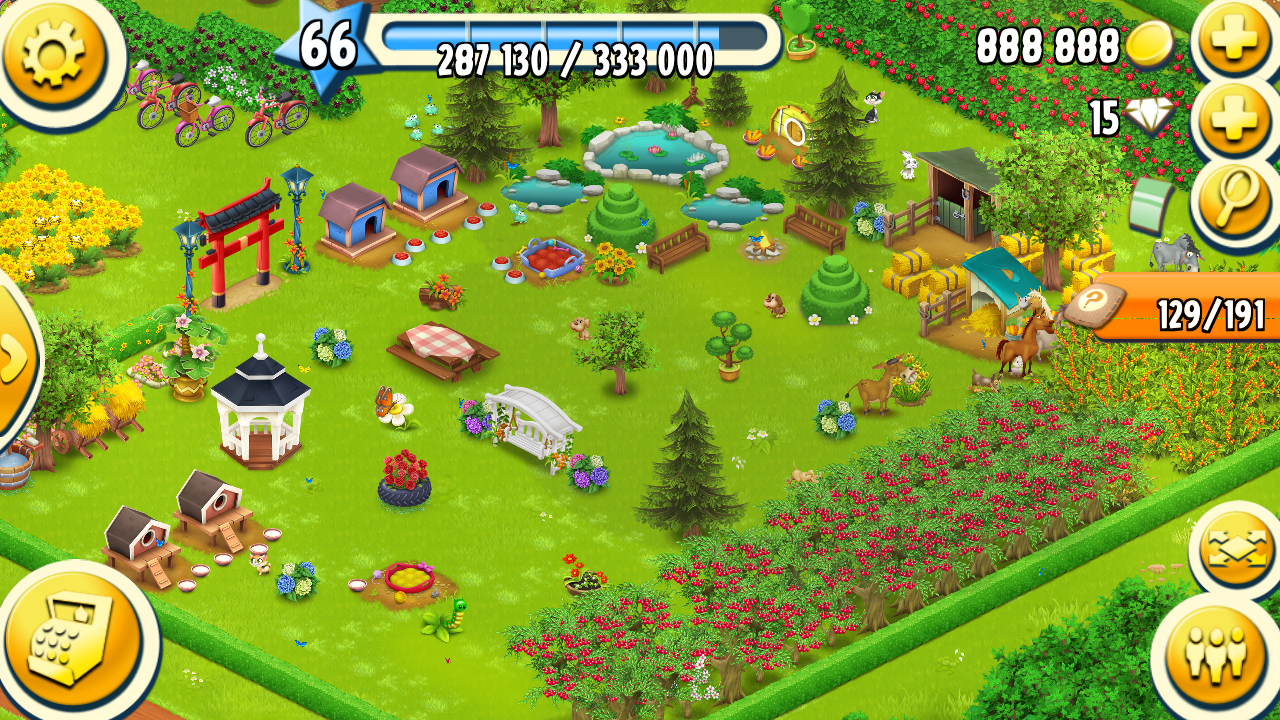The width and height of the screenshot is (1280, 720).
Task: Select the level 66 star badge
Action: point(328,47)
